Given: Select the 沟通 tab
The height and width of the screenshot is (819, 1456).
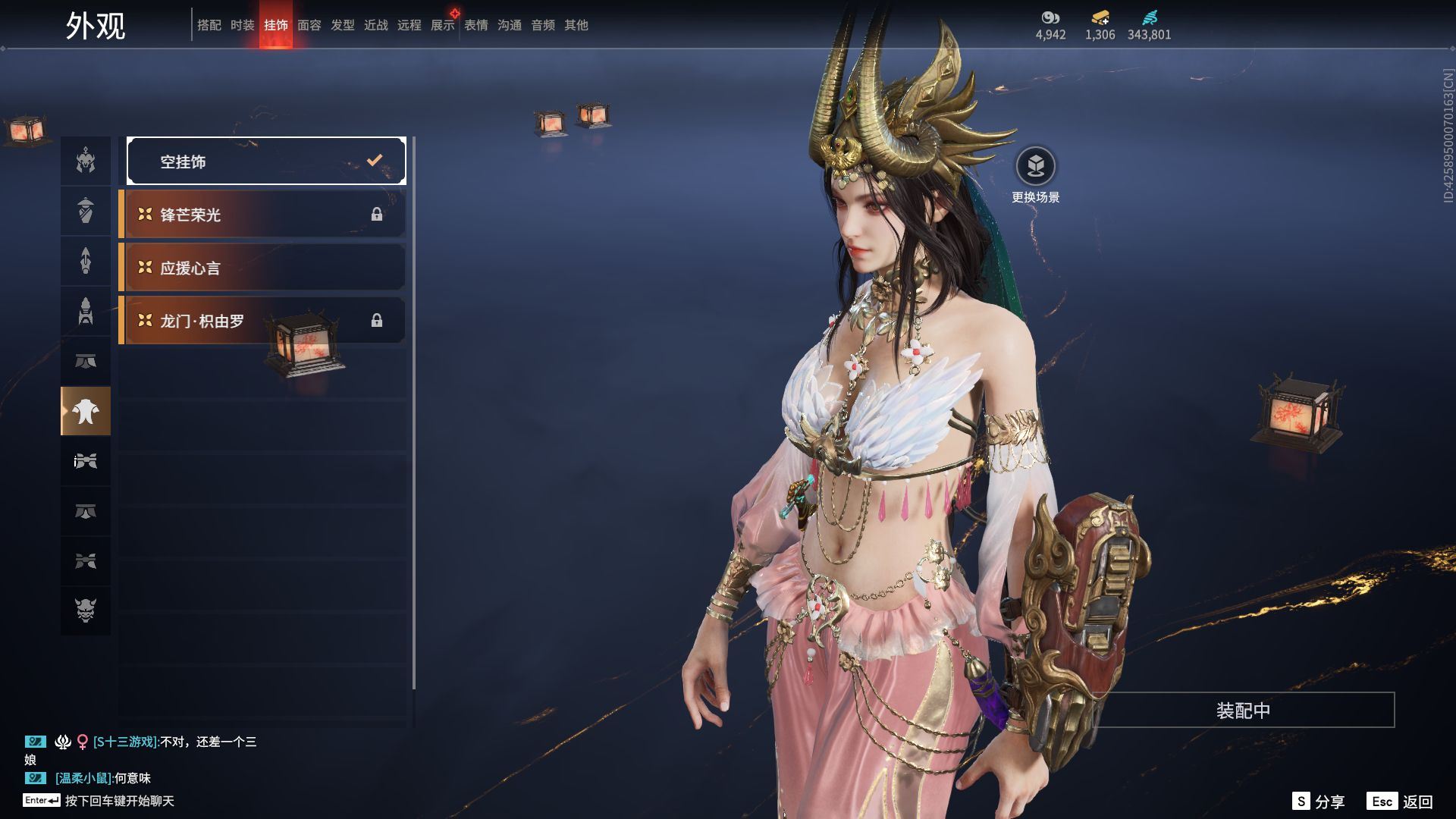Looking at the screenshot, I should [510, 25].
